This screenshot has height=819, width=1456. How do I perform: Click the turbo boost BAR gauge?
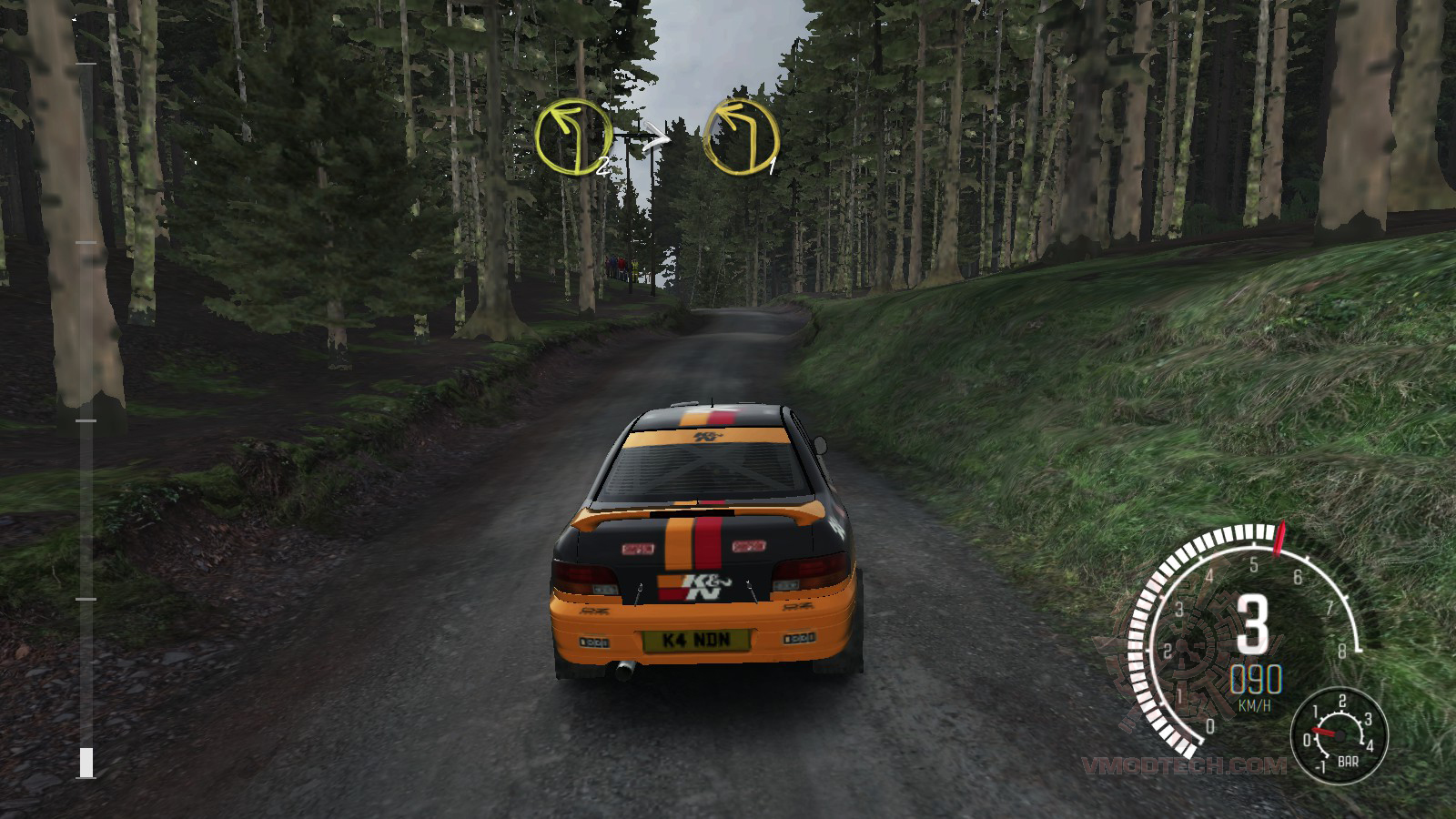(1339, 733)
